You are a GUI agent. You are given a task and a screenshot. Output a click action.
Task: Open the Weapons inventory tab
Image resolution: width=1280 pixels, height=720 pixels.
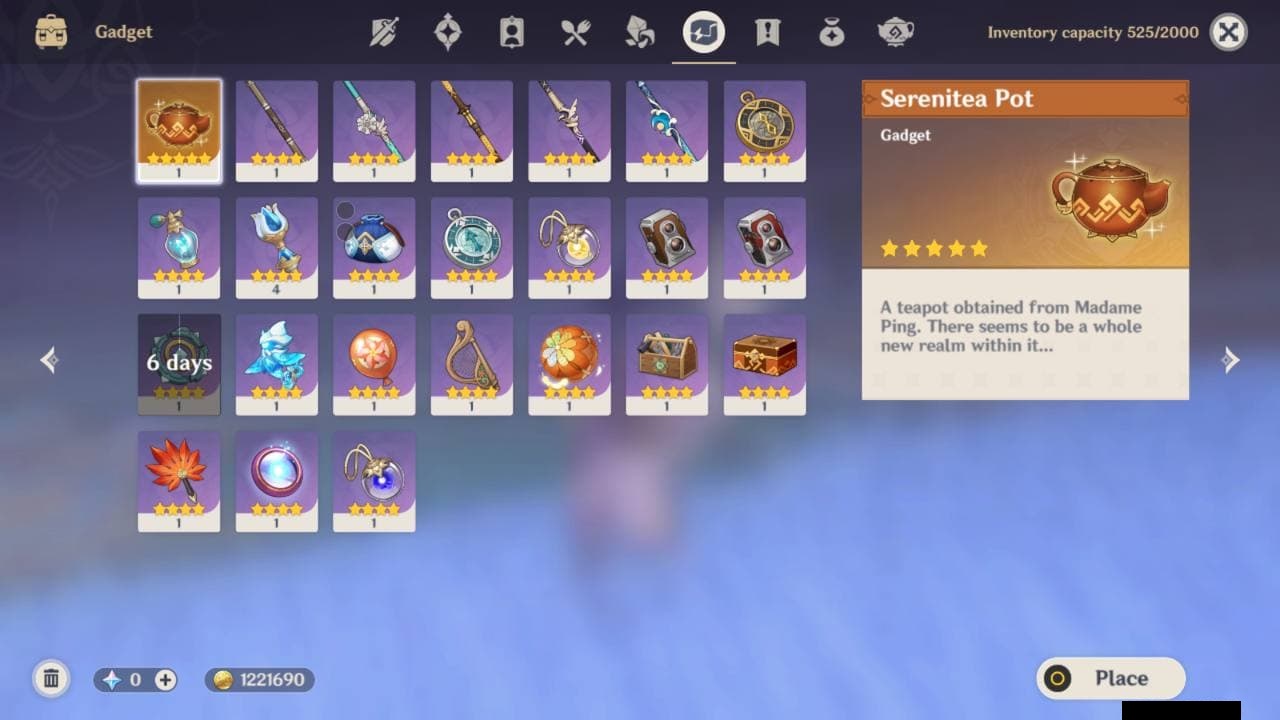click(x=384, y=33)
